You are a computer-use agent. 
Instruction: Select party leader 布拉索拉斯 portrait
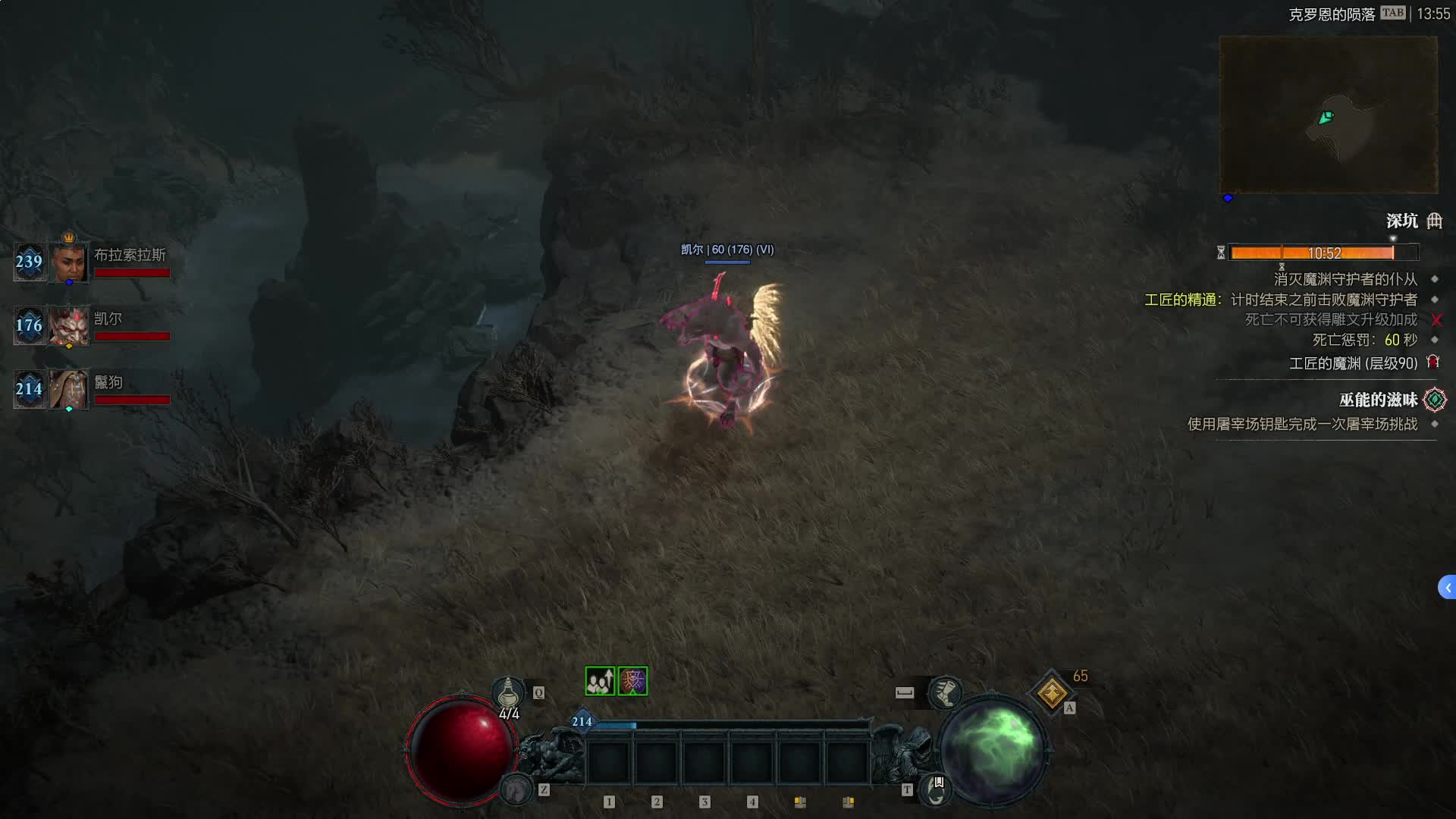[x=69, y=262]
